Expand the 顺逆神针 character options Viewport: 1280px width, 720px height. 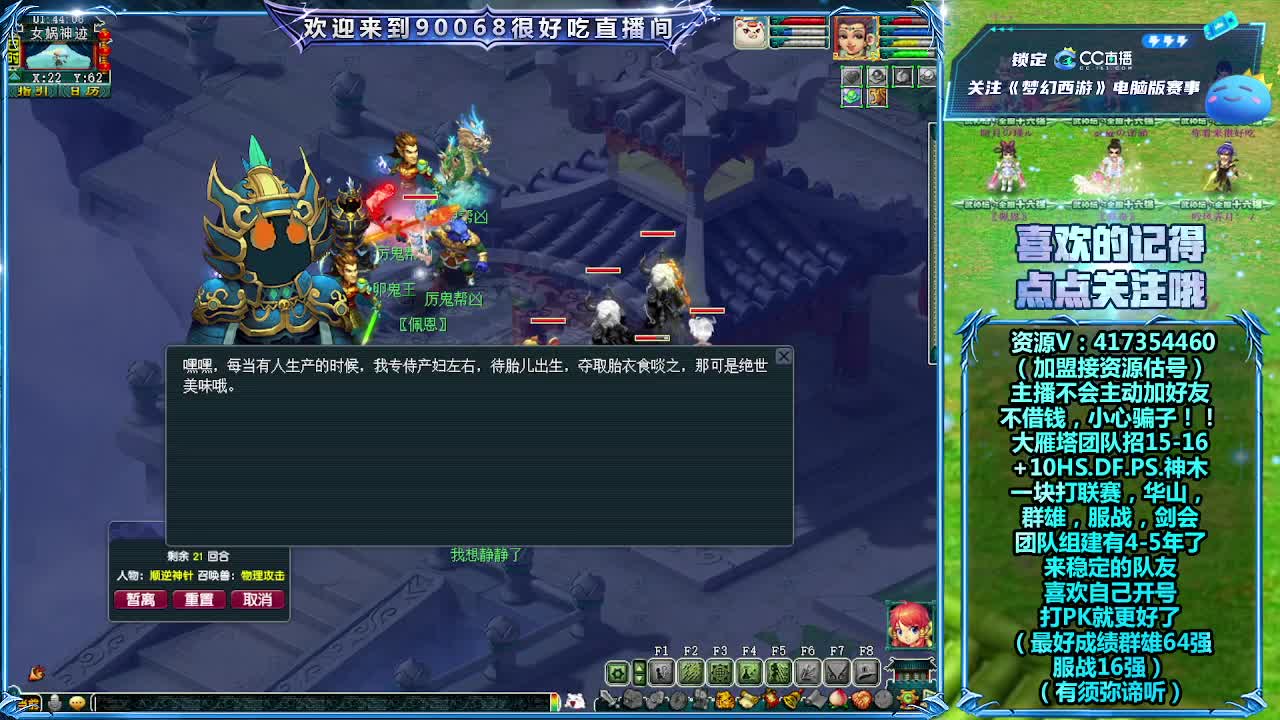(x=171, y=576)
